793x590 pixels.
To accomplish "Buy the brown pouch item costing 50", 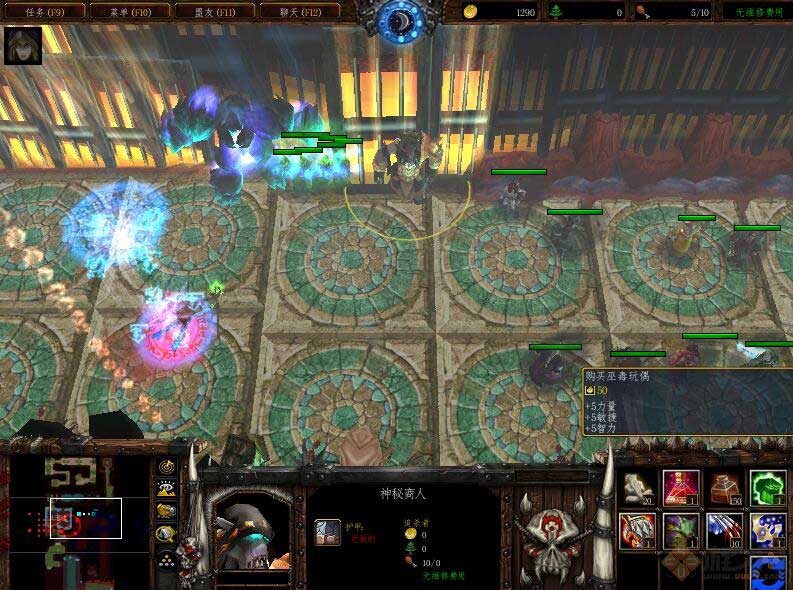I will [724, 488].
